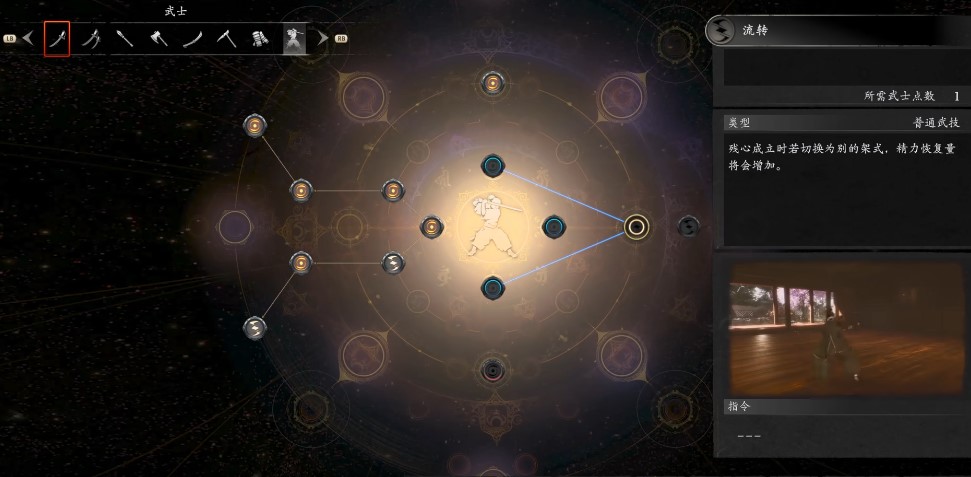
Task: Click the right arrow beside the weapon tabs
Action: 323,40
